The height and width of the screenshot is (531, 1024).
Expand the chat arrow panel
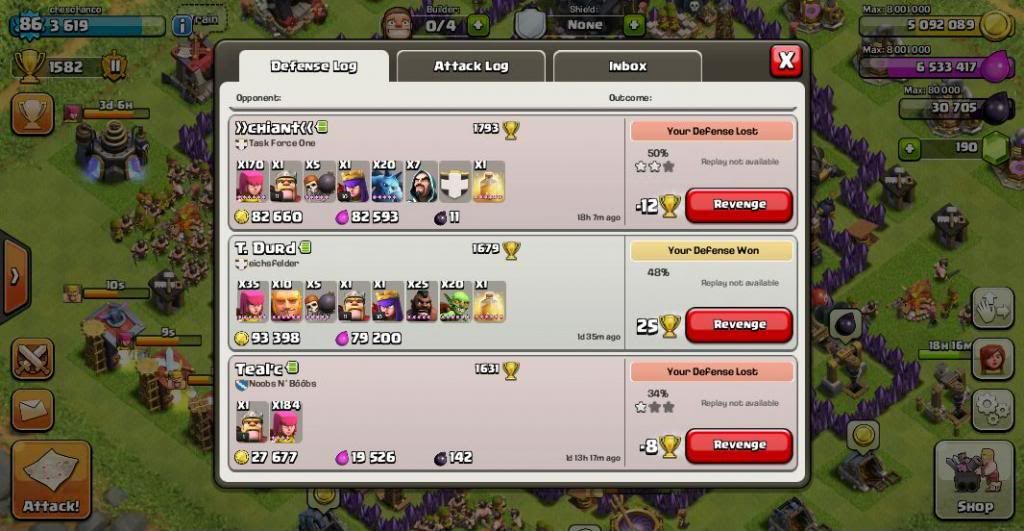pos(14,276)
